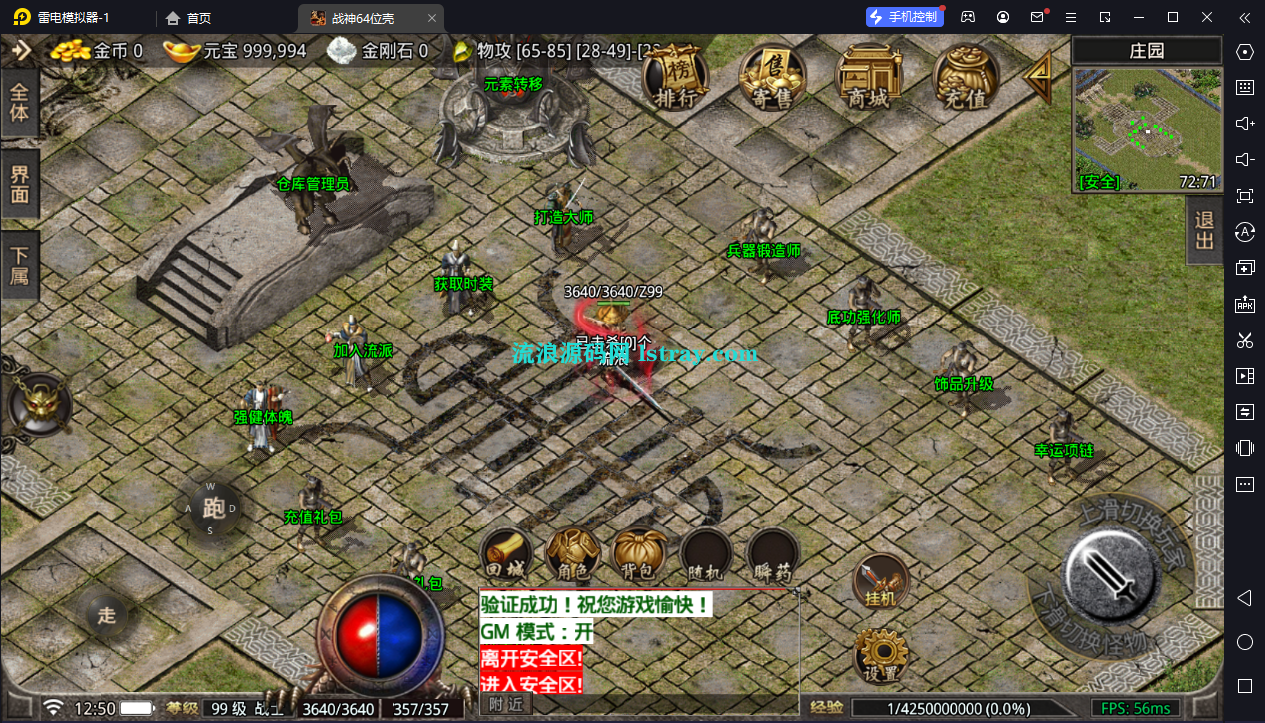Open the 寄售 consignment shop
The width and height of the screenshot is (1265, 723).
point(773,78)
